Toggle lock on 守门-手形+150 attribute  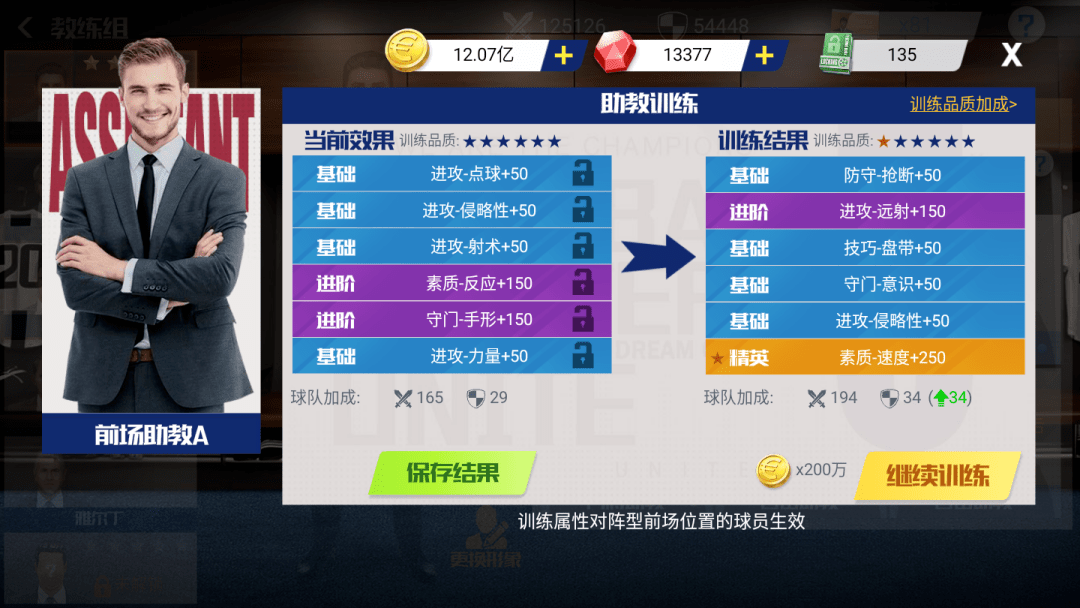(582, 320)
